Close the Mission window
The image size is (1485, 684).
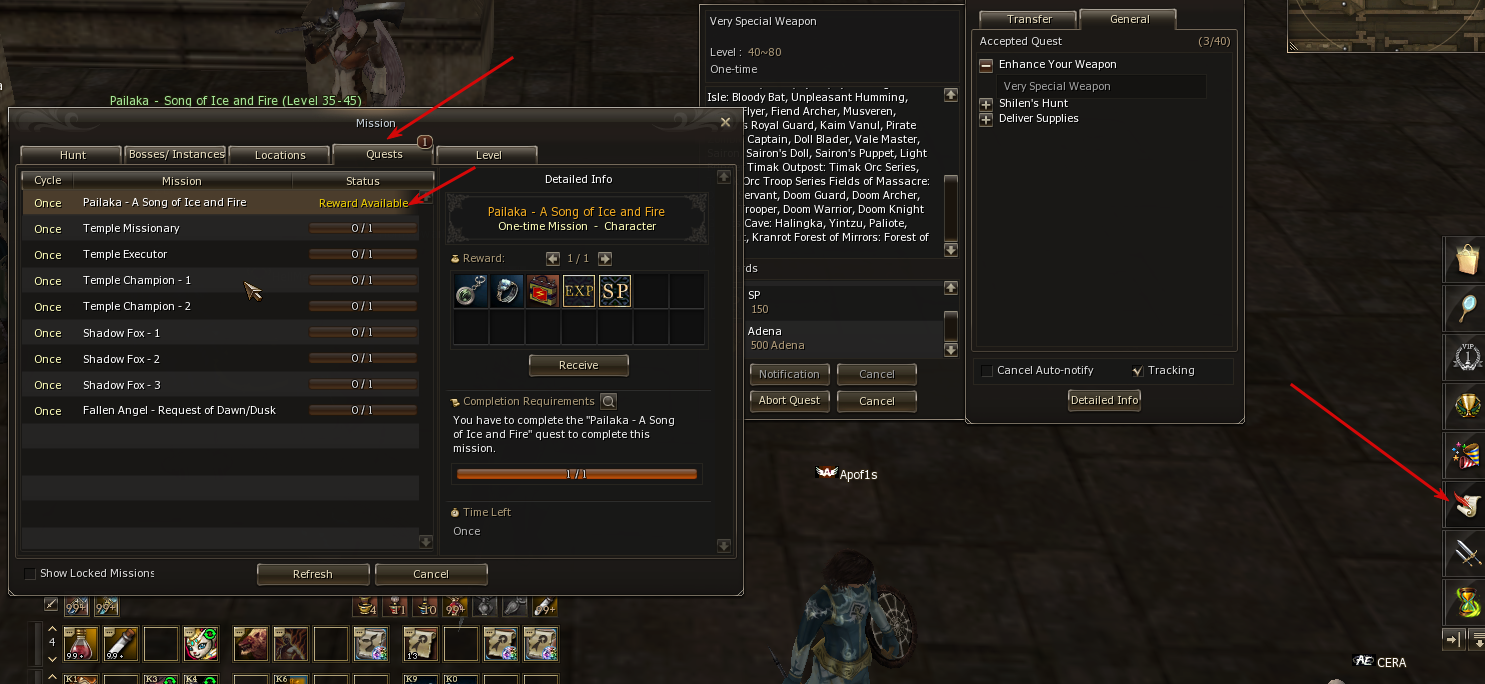(726, 122)
